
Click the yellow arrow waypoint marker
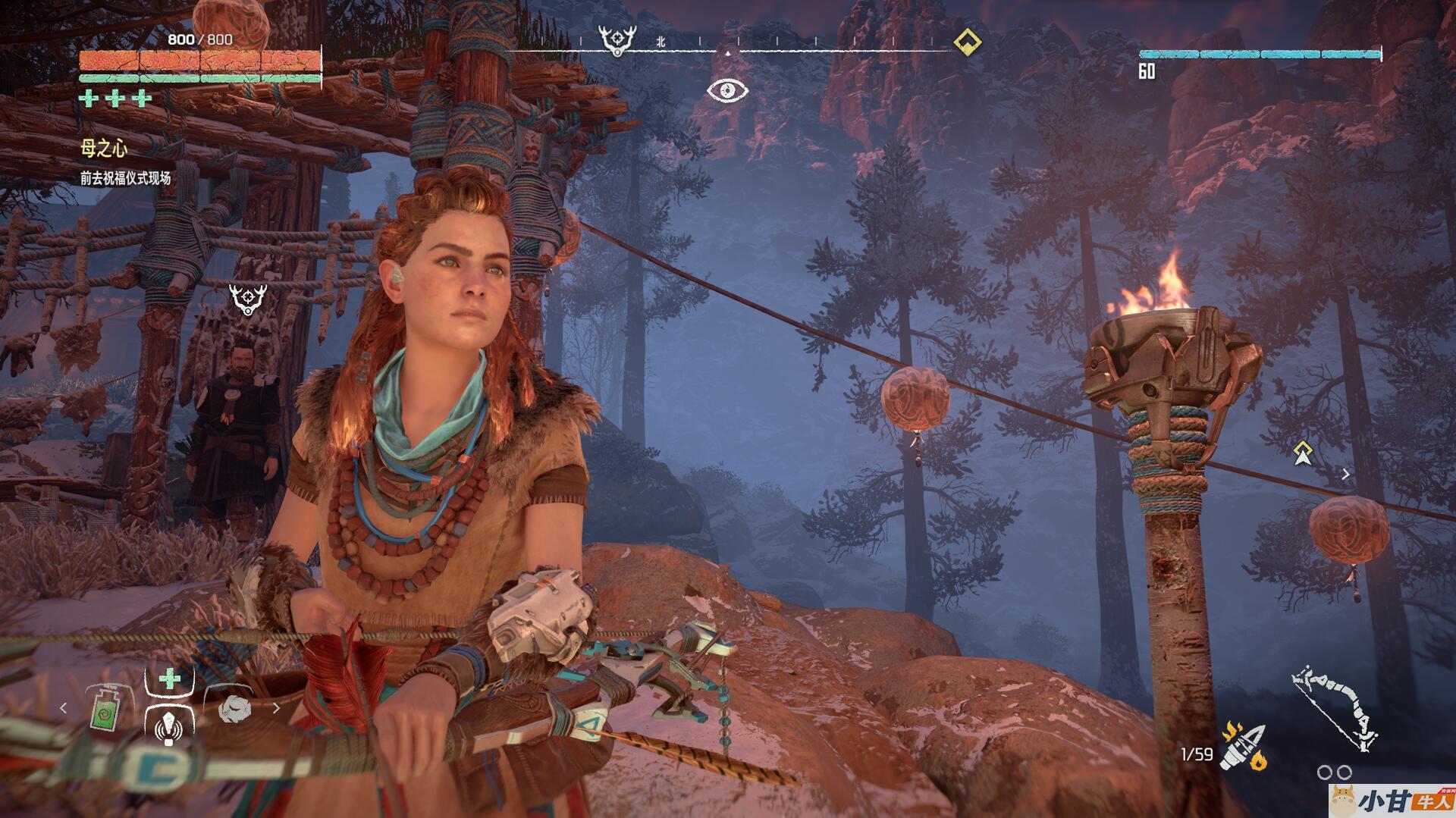[x=1303, y=453]
